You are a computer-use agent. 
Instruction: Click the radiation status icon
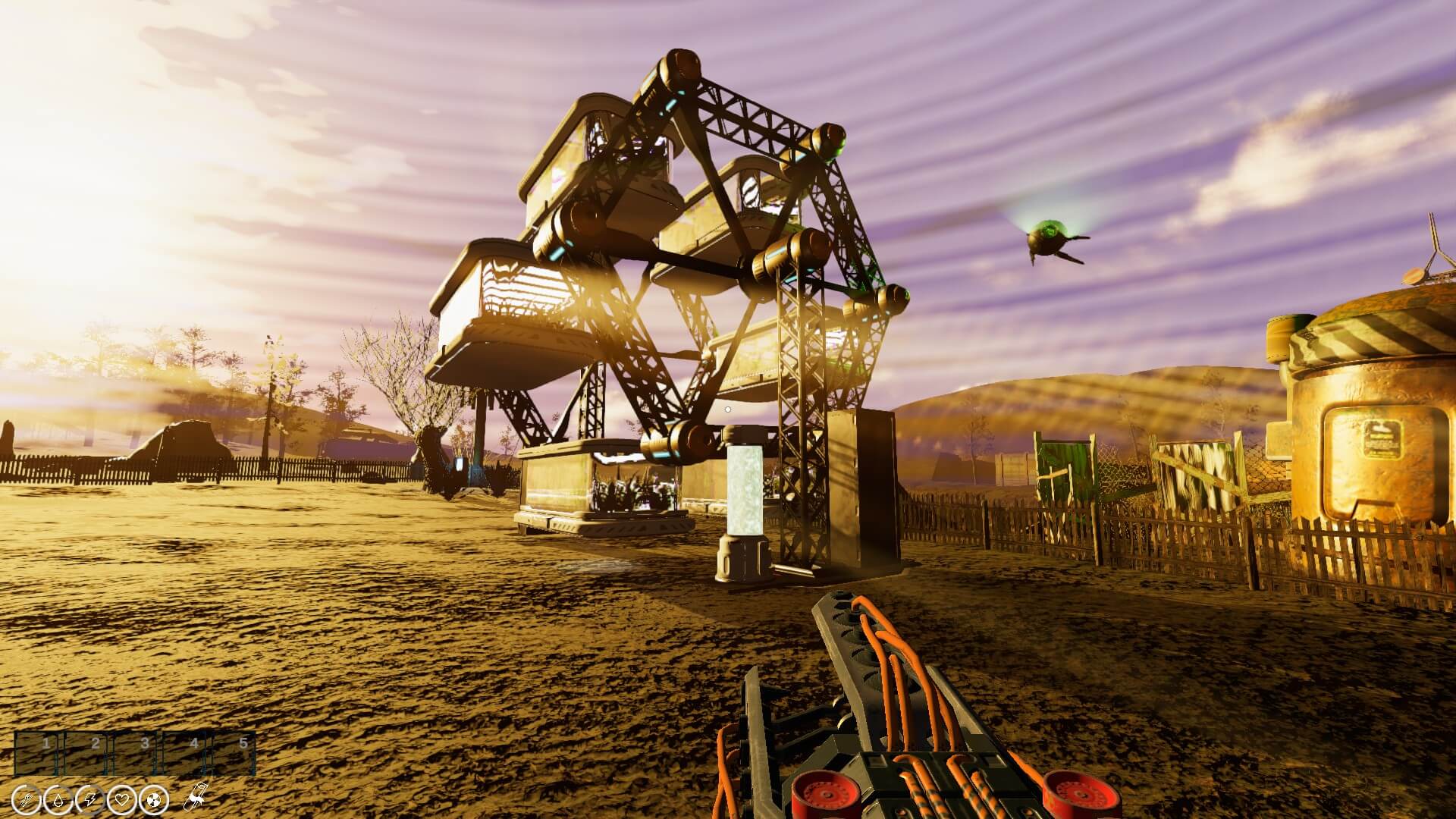[153, 800]
